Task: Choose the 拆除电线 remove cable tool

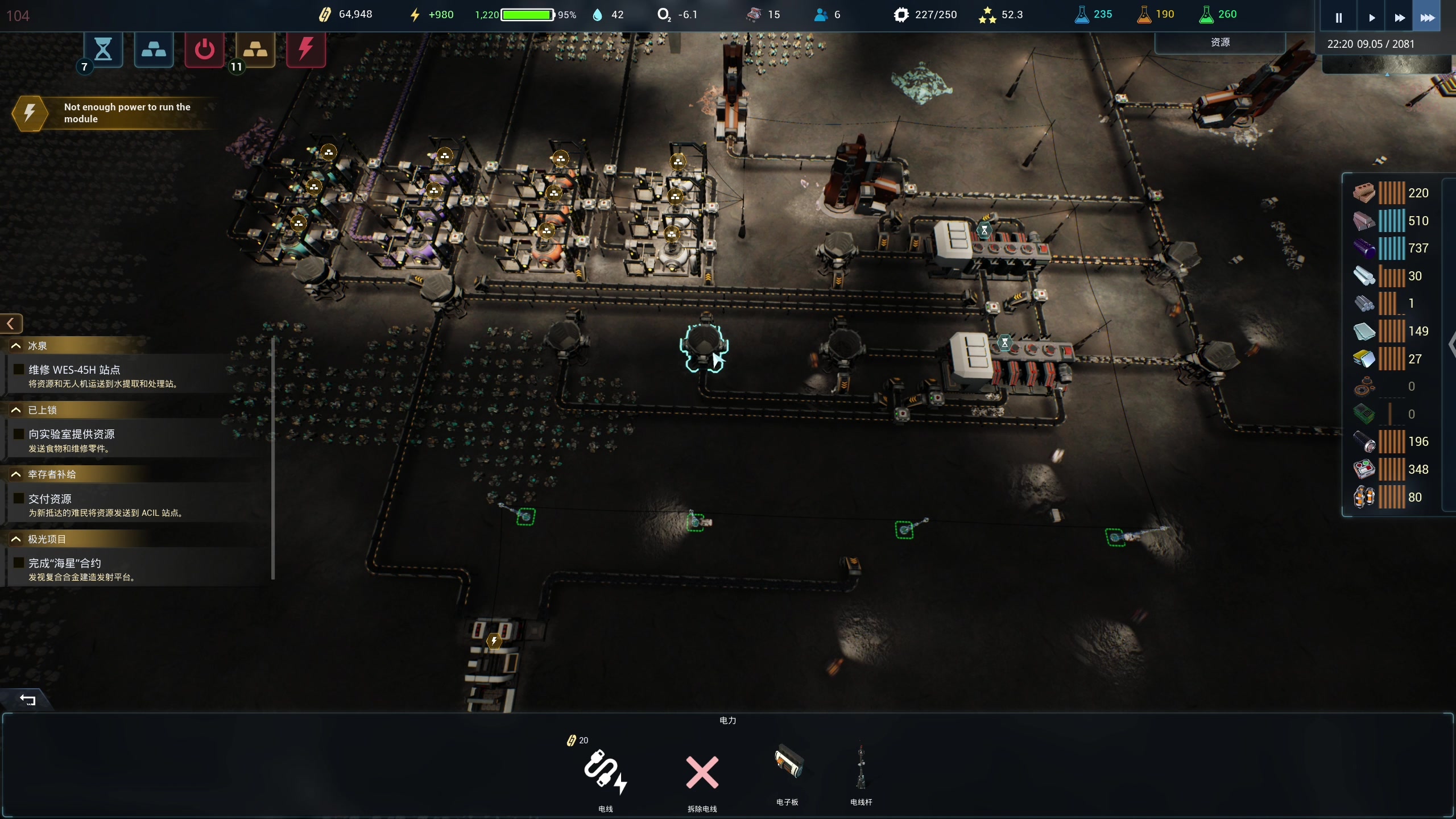Action: pyautogui.click(x=702, y=775)
